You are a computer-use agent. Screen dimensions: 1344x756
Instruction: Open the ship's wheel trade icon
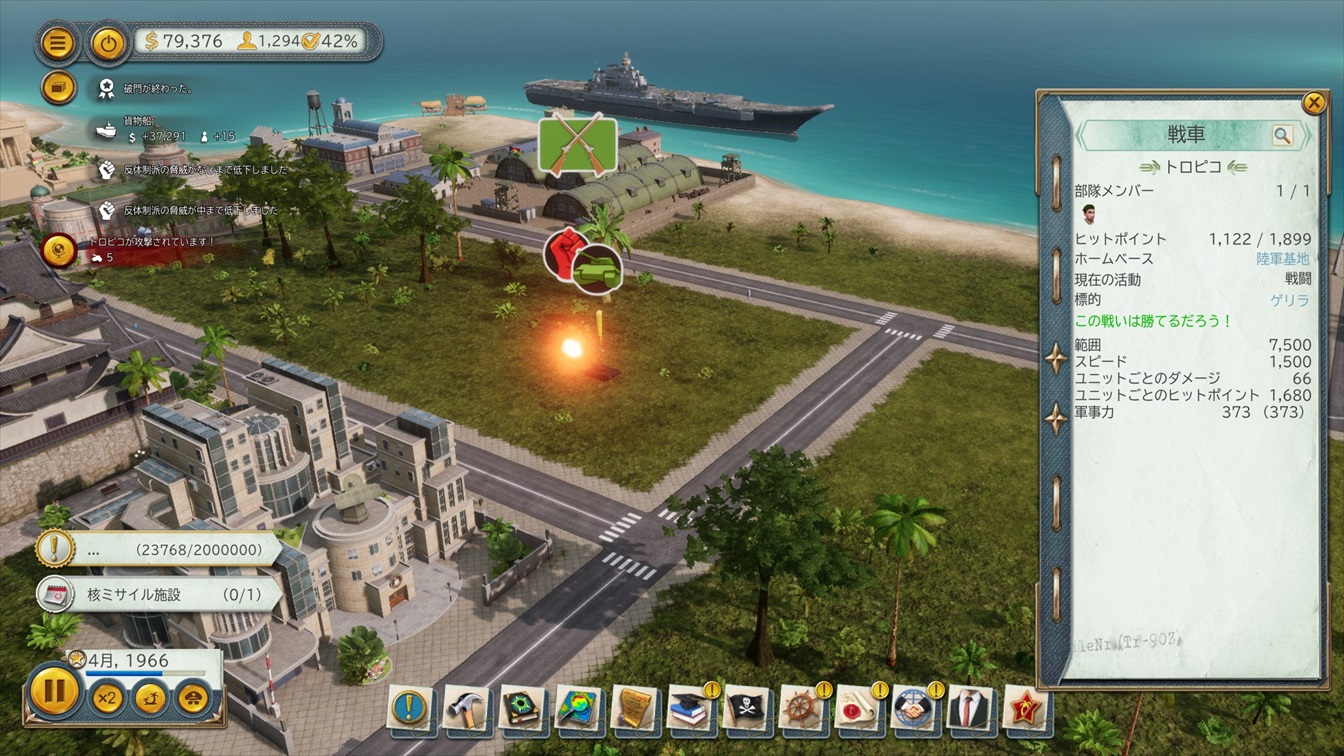(x=801, y=709)
